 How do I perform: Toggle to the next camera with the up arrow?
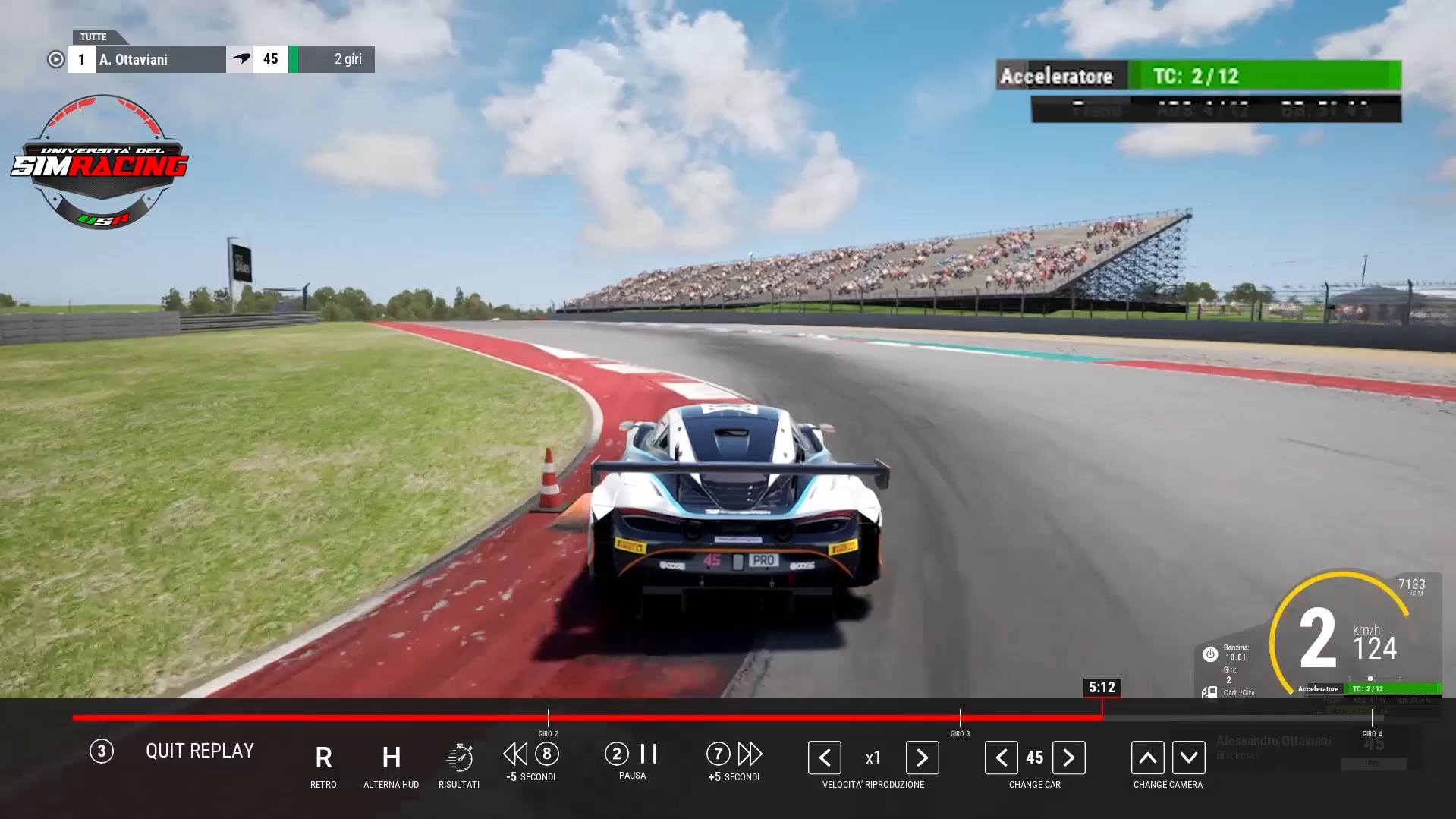1147,757
